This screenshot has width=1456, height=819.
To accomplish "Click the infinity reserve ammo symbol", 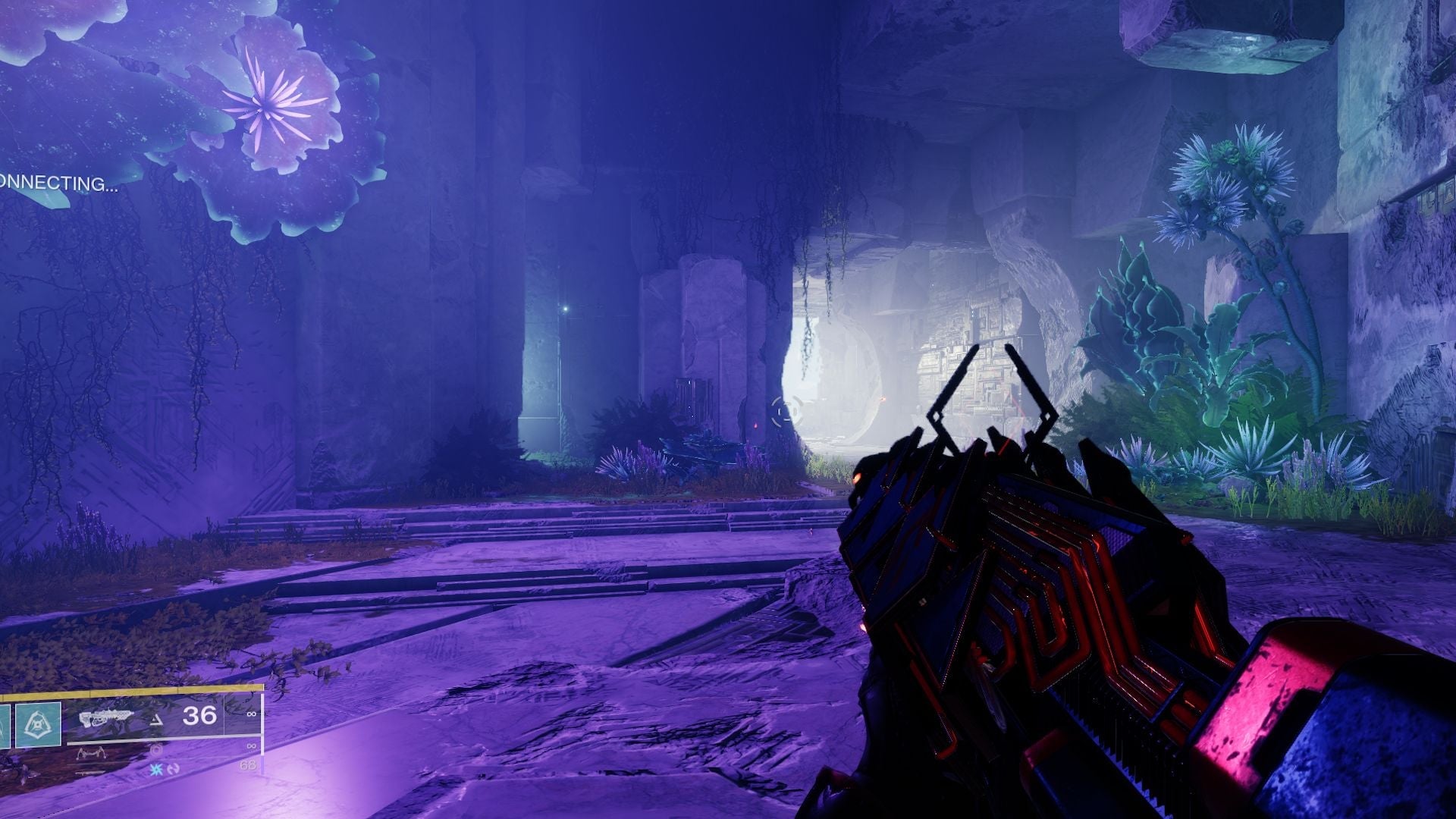I will [x=251, y=714].
